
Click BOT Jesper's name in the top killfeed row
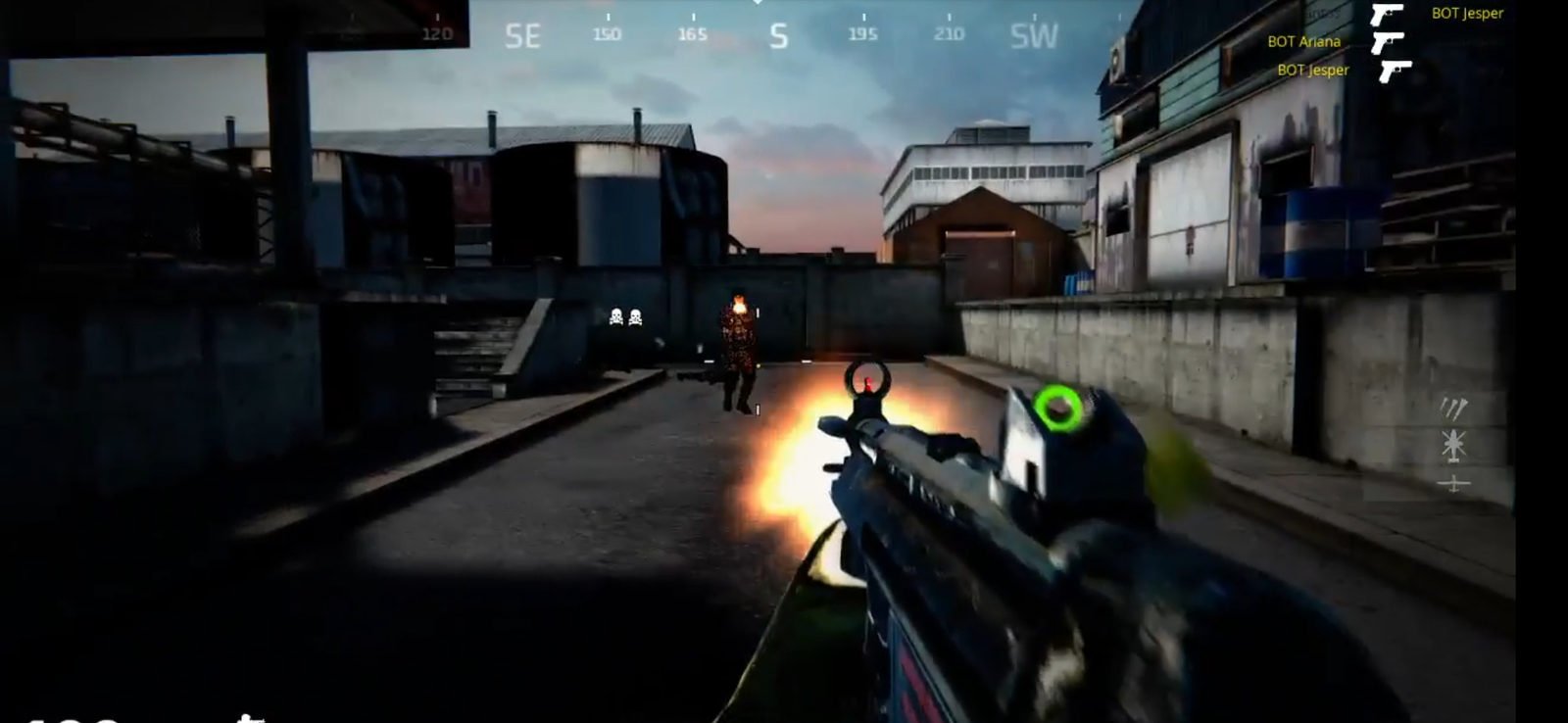(x=1468, y=13)
